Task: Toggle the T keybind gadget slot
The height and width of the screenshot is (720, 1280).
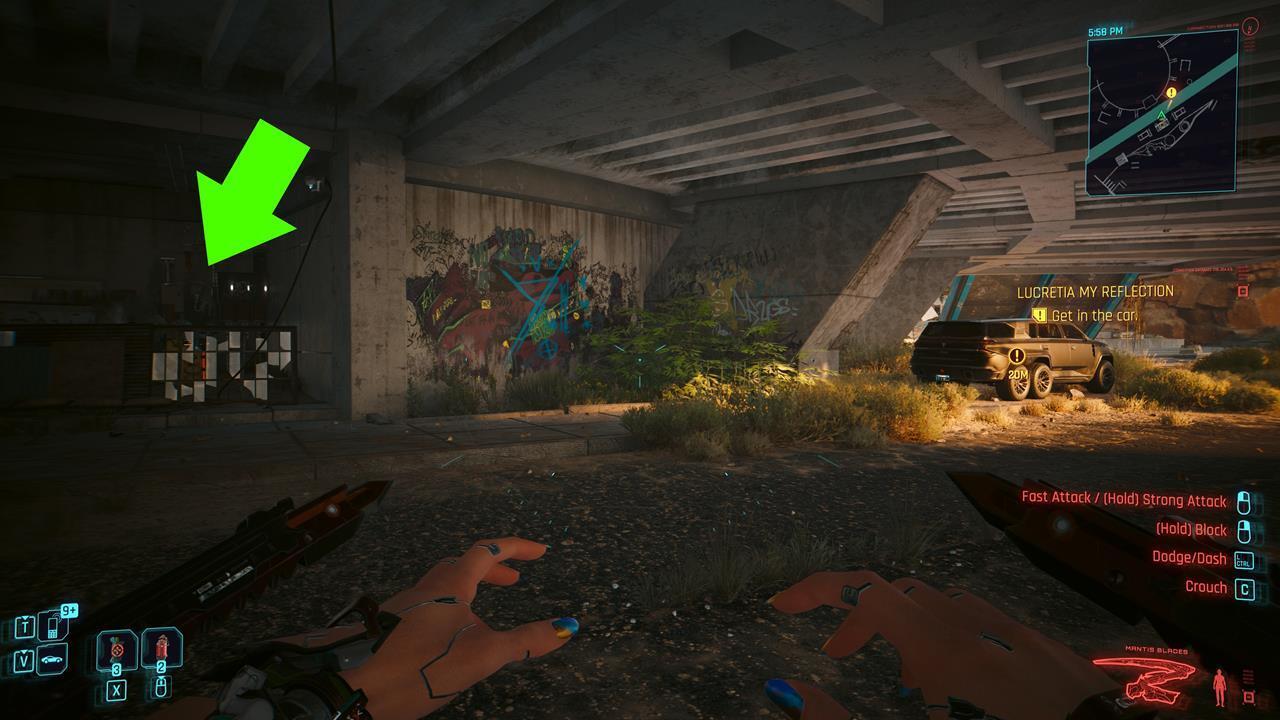Action: click(25, 626)
